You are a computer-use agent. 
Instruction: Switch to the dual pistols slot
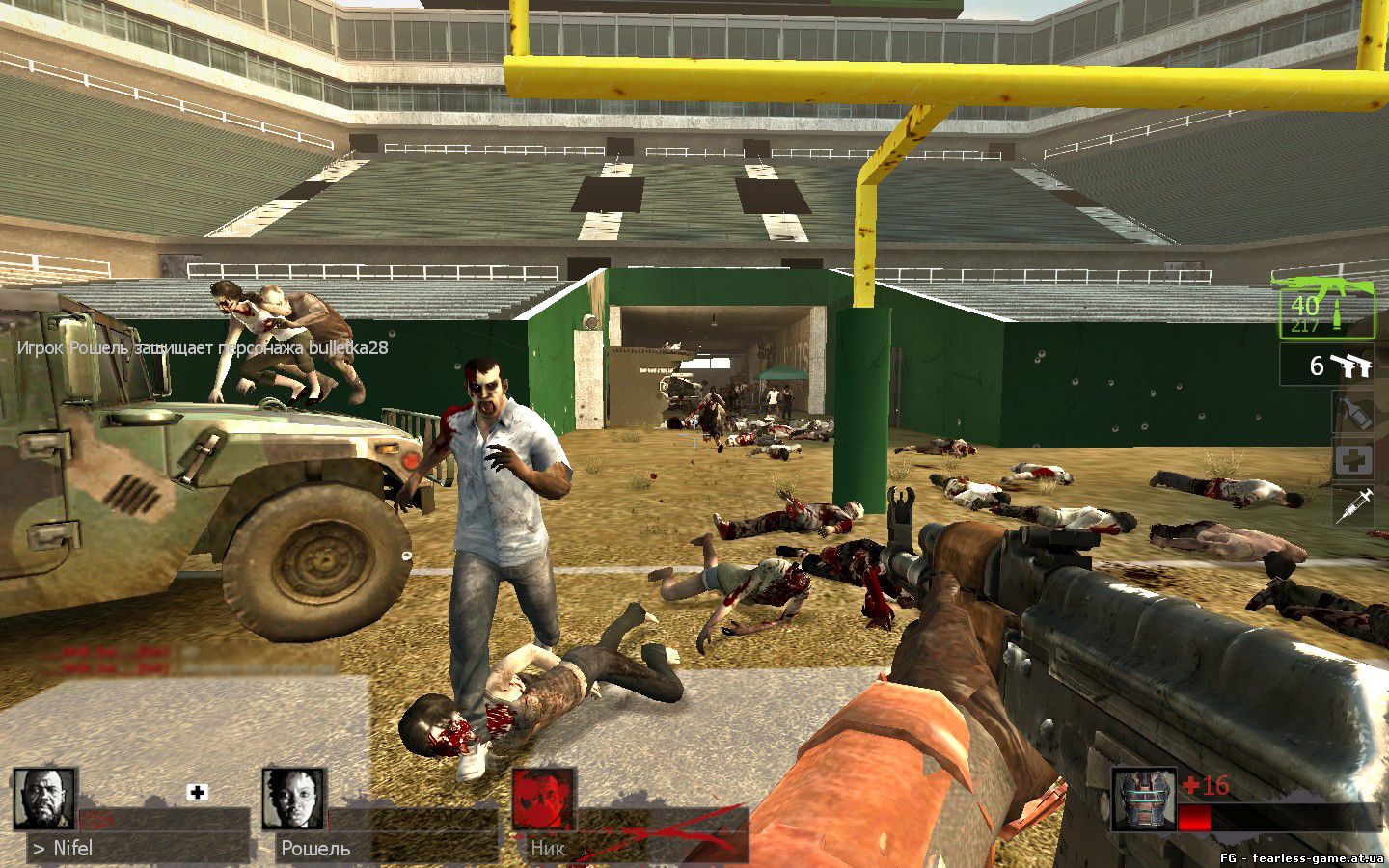point(1327,366)
